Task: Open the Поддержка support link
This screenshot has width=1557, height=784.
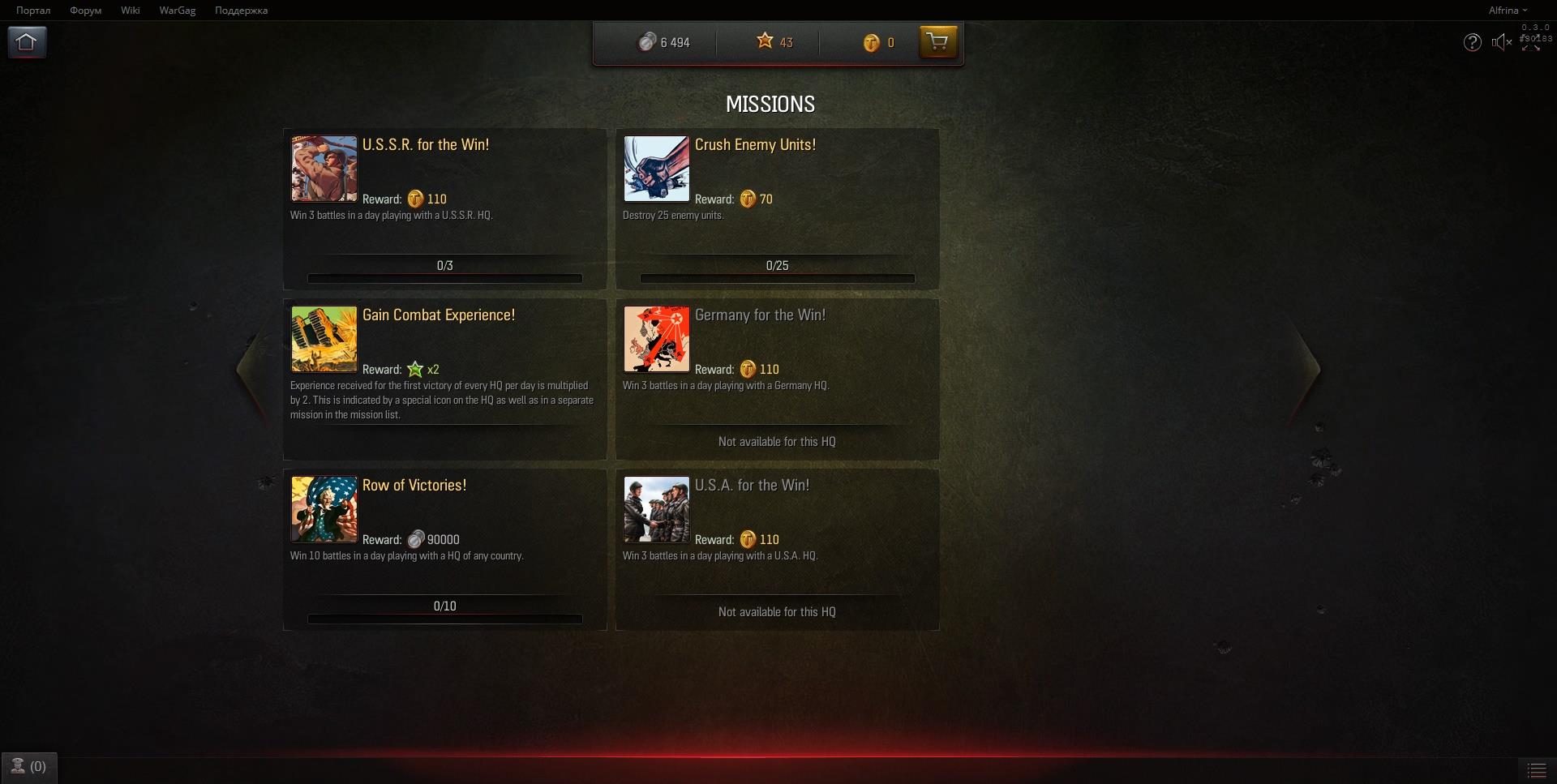Action: (x=241, y=11)
